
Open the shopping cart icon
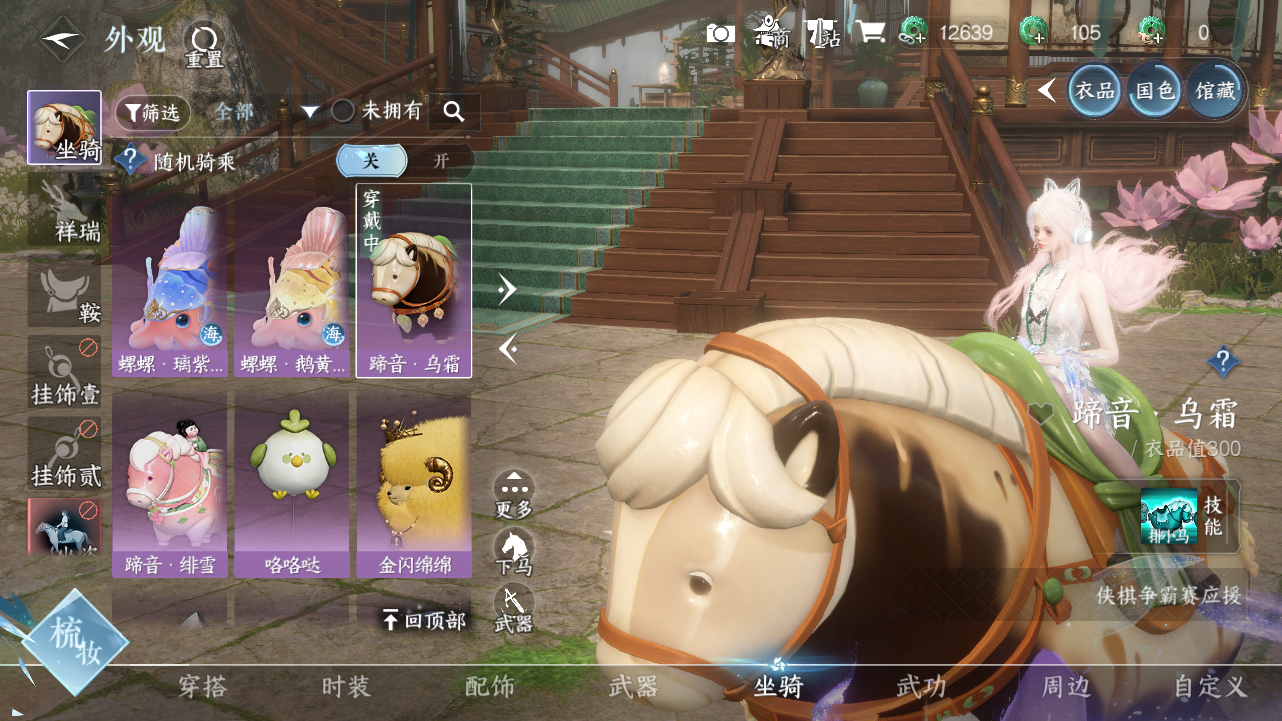pos(871,33)
